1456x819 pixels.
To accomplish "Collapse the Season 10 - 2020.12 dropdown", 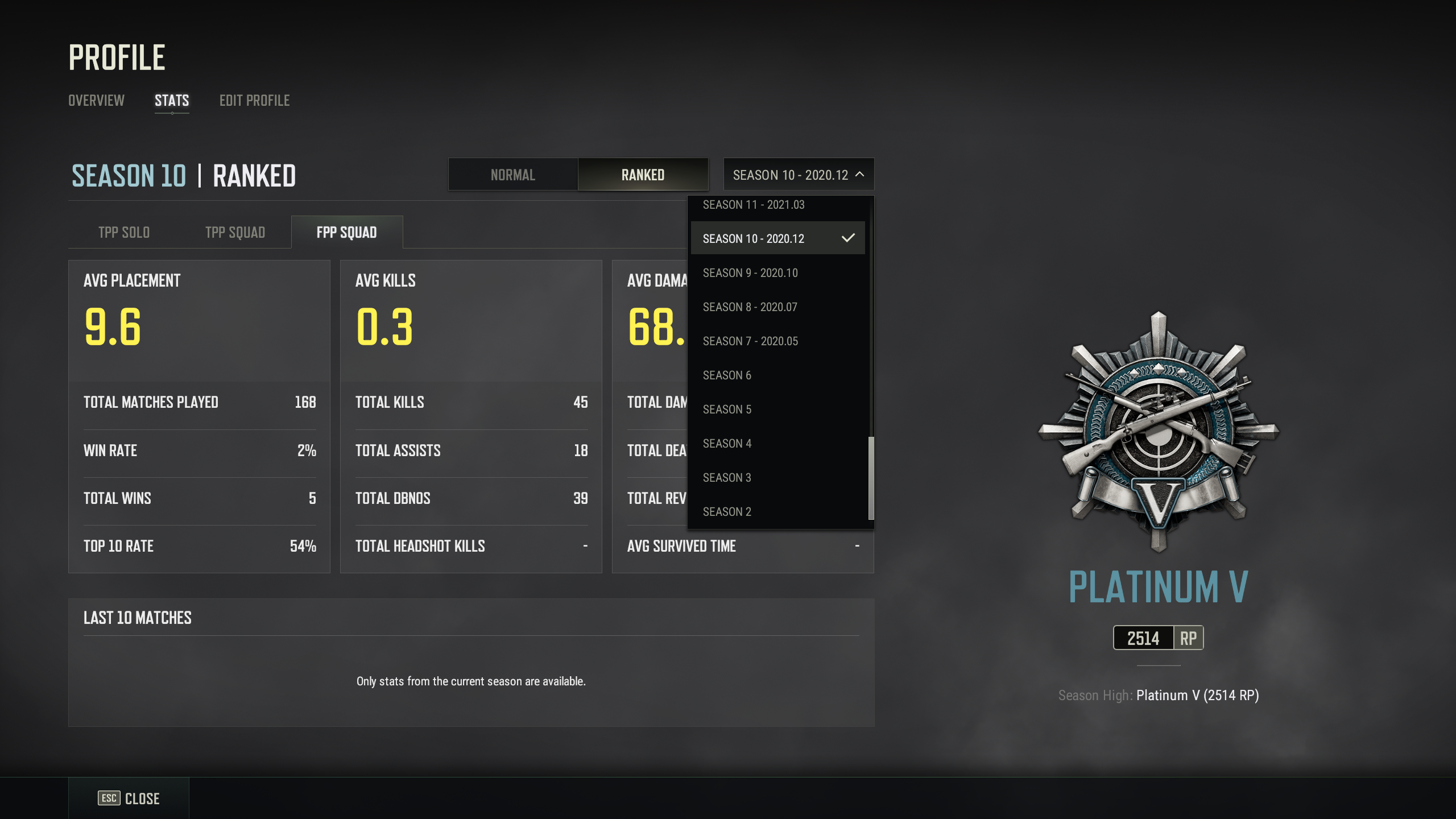I will tap(798, 175).
